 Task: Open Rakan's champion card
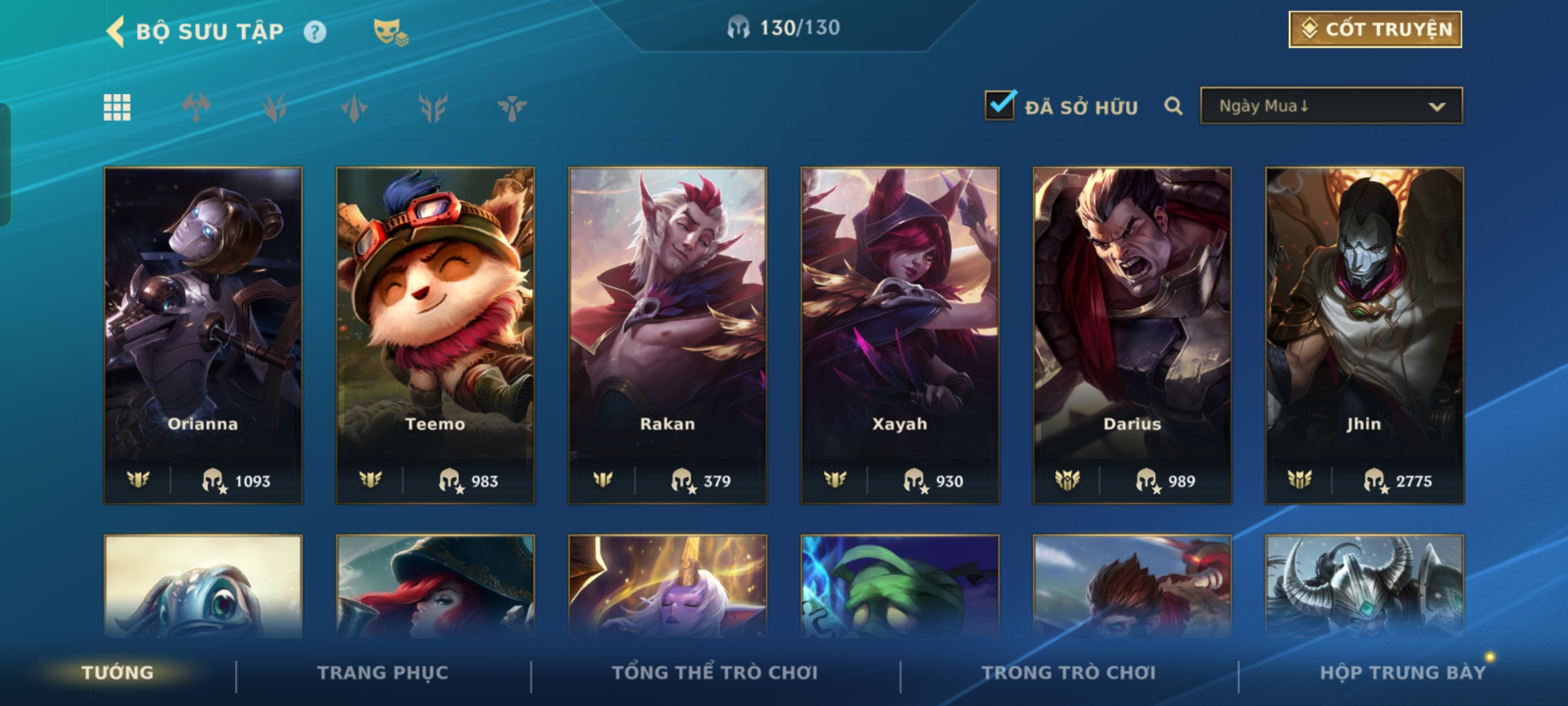(668, 335)
